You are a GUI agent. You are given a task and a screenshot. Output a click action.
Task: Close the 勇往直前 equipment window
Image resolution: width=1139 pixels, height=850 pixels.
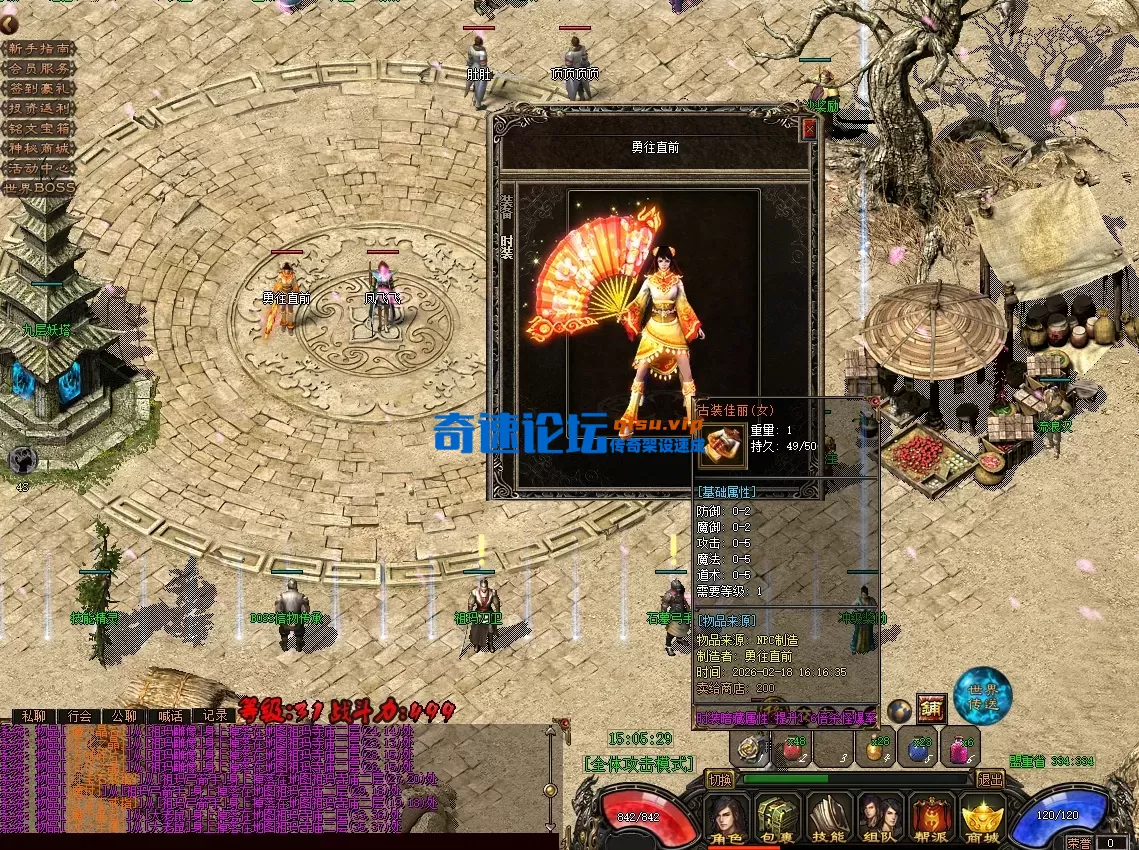click(809, 129)
